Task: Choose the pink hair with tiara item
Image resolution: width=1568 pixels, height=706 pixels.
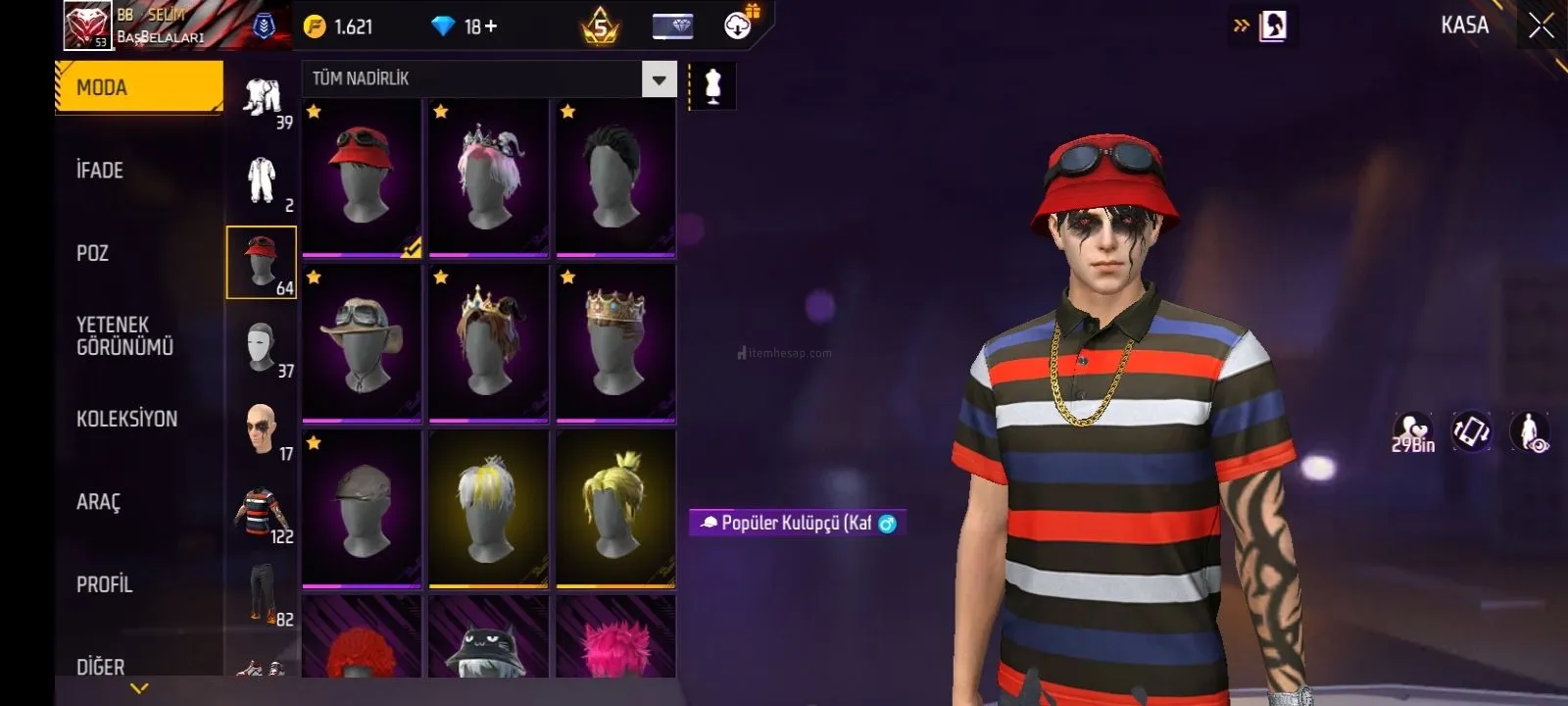Action: 488,176
